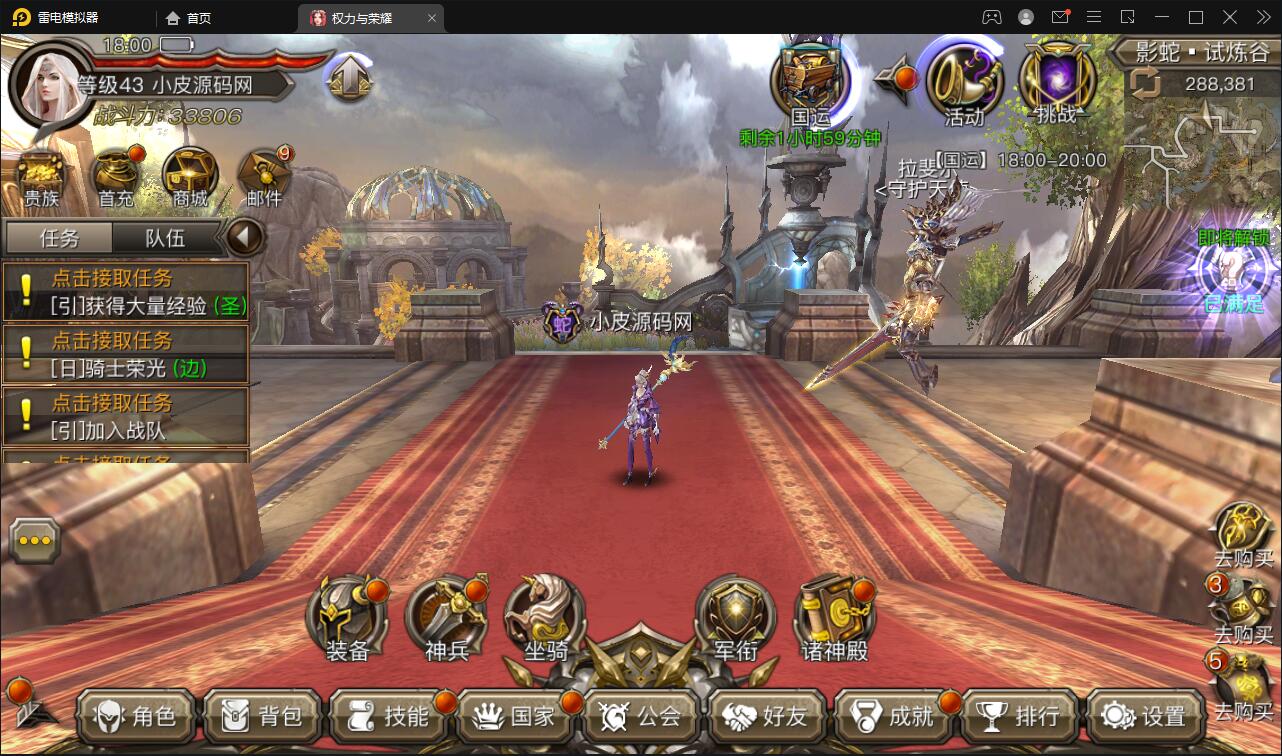Image resolution: width=1282 pixels, height=756 pixels.
Task: Open the 坐骑 mount icon
Action: pos(545,615)
